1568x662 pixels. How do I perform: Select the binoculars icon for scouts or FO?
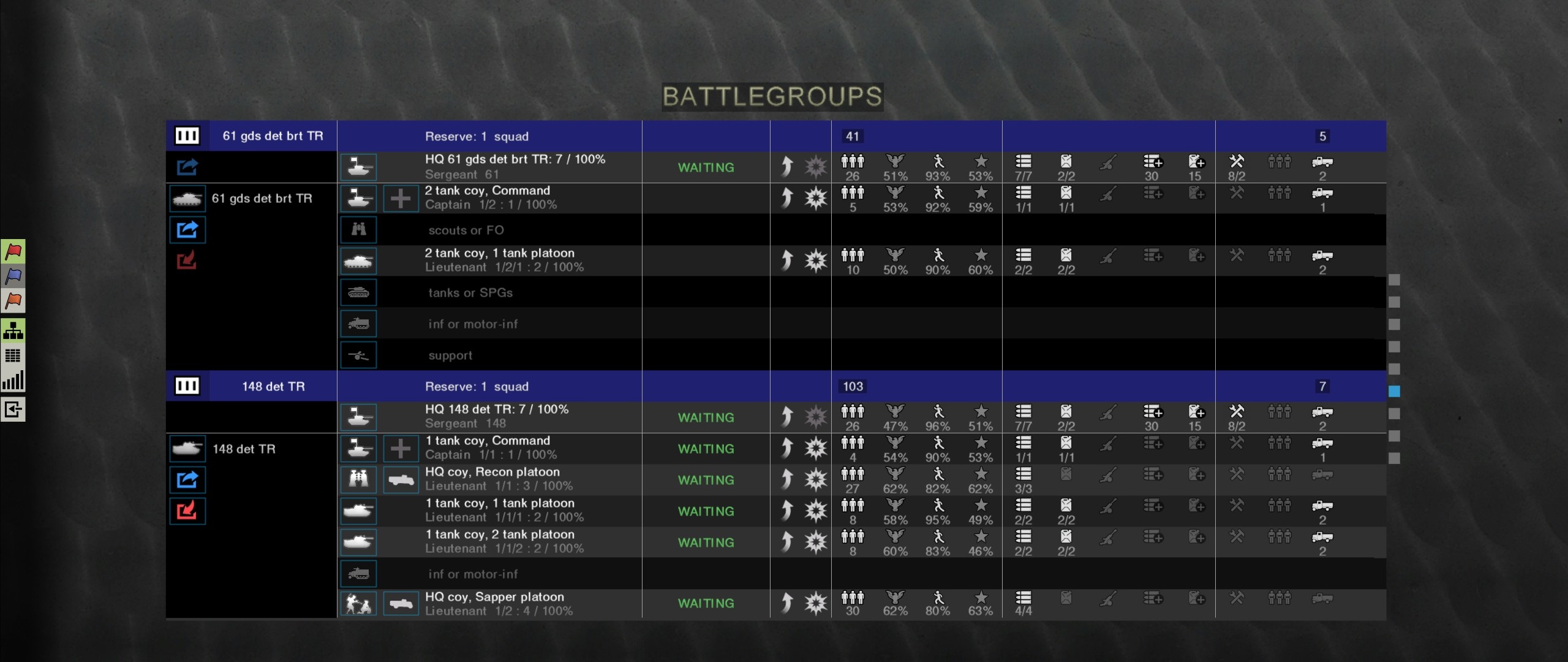pyautogui.click(x=360, y=230)
